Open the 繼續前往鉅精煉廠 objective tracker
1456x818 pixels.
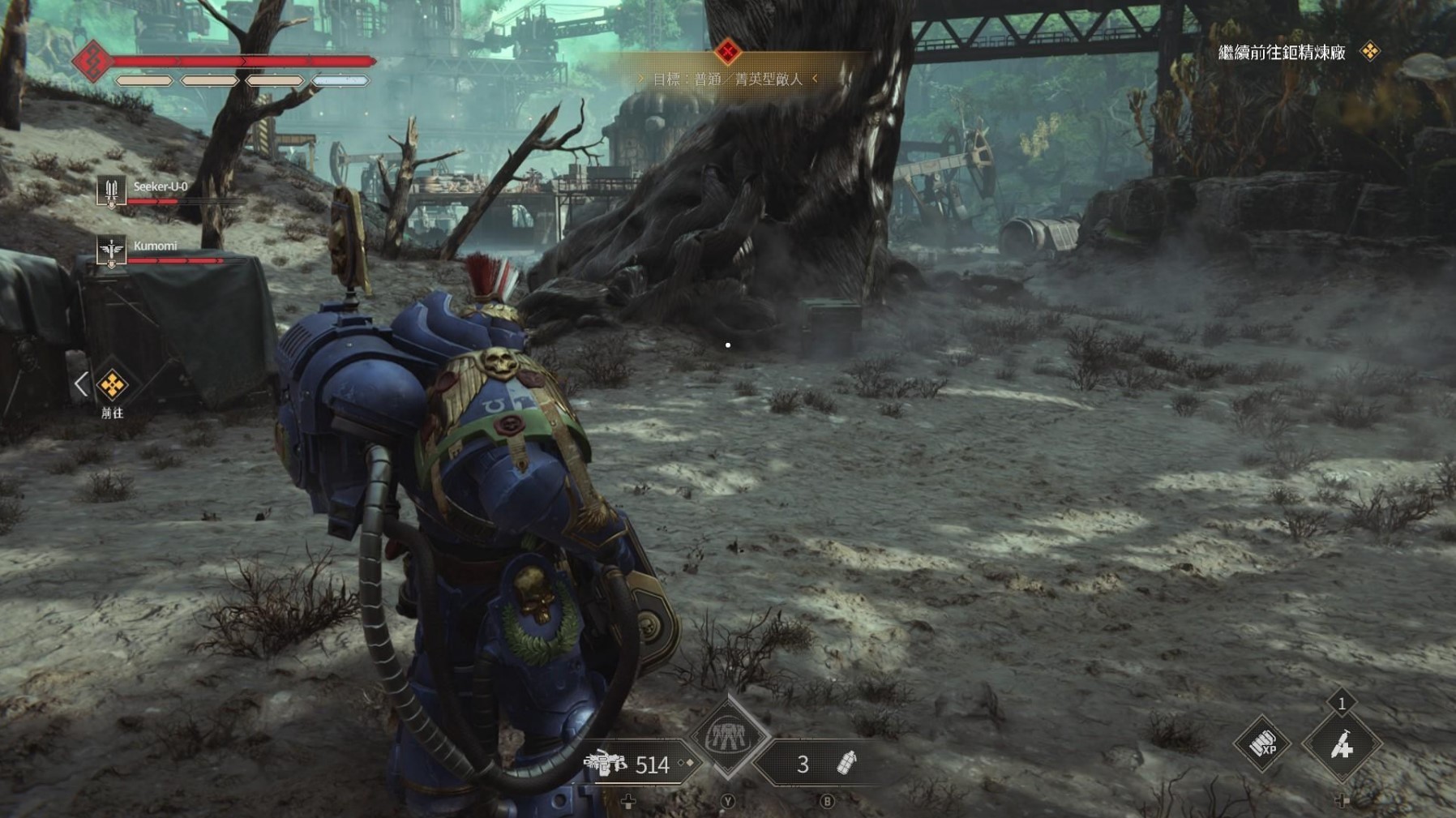coord(1282,53)
